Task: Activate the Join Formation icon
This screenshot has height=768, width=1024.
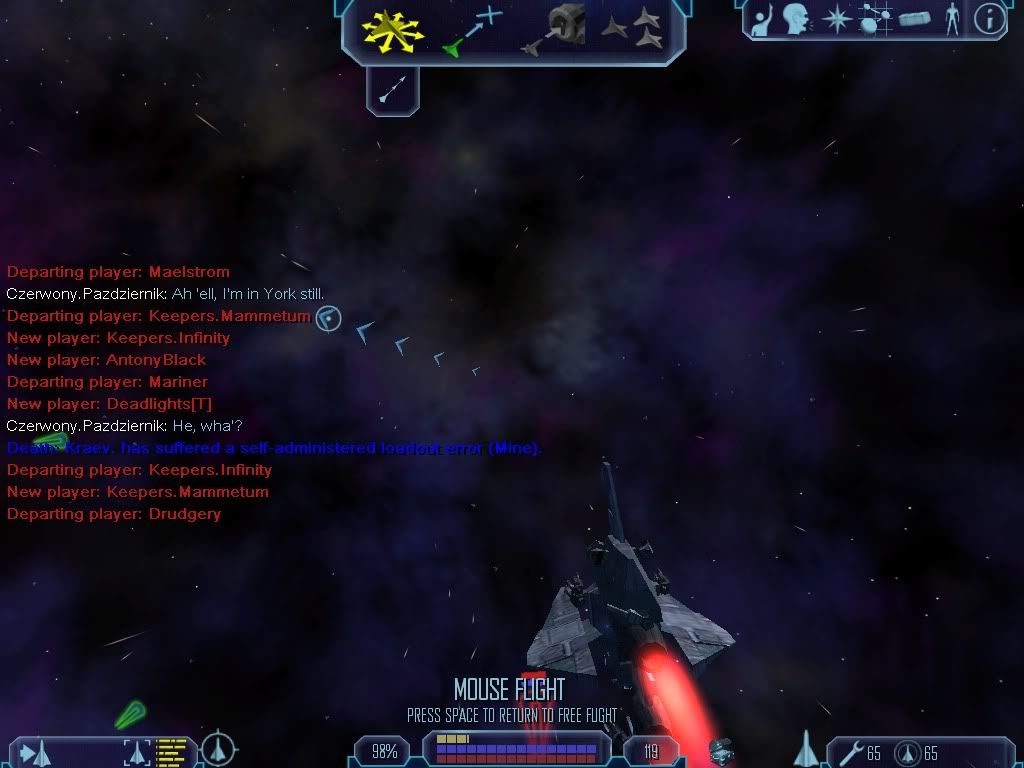Action: (x=632, y=29)
